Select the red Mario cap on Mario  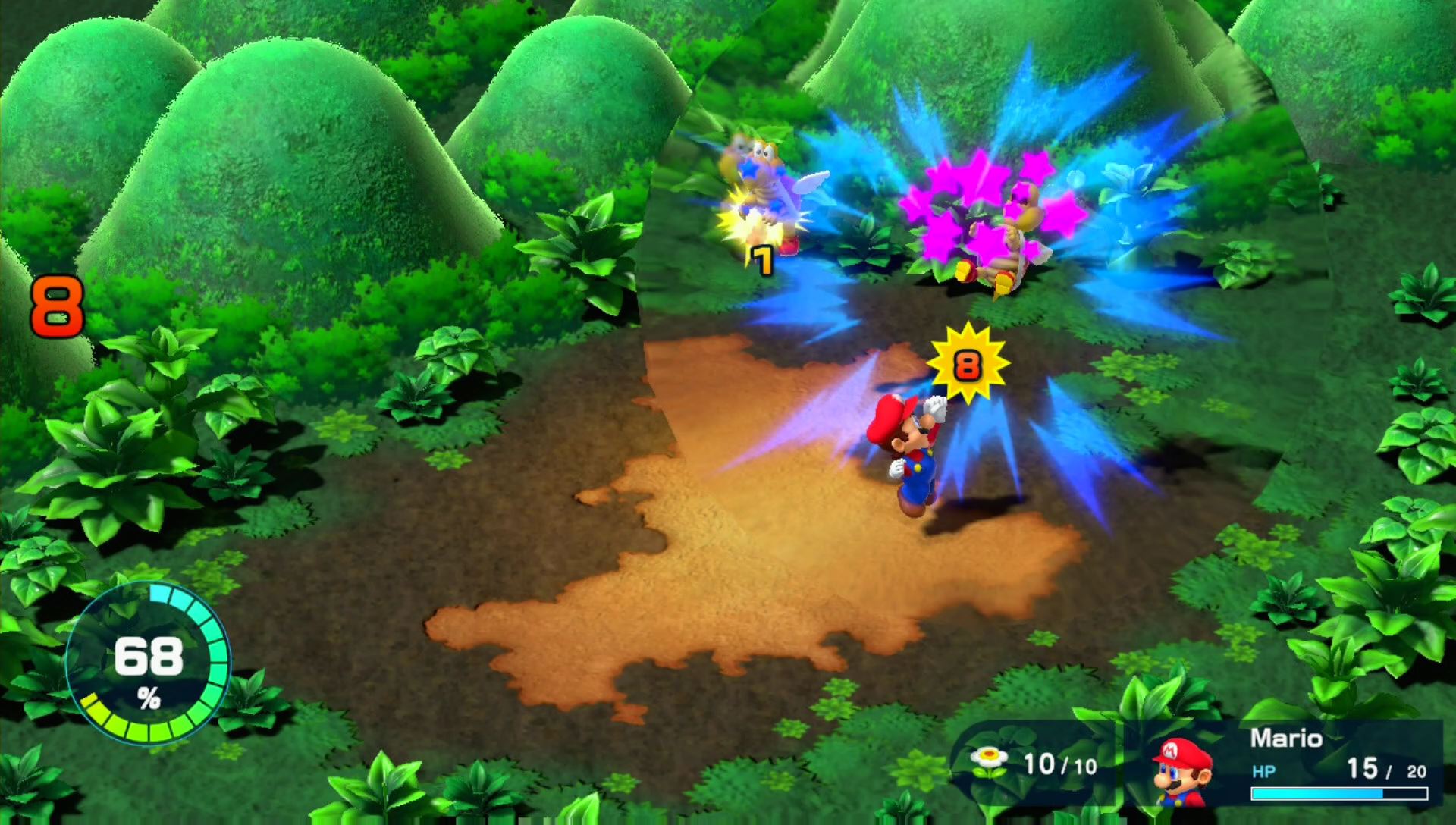895,413
